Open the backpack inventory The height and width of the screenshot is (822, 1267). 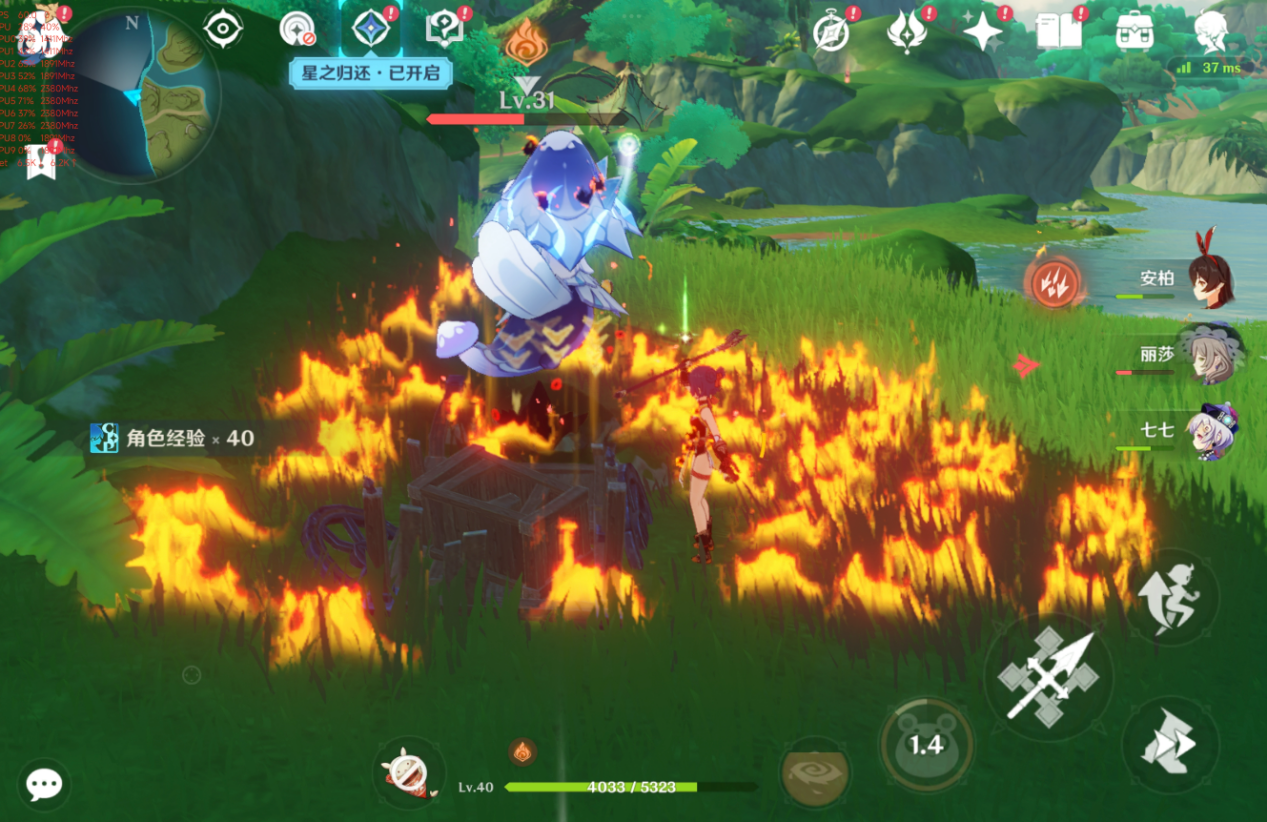(x=1135, y=32)
